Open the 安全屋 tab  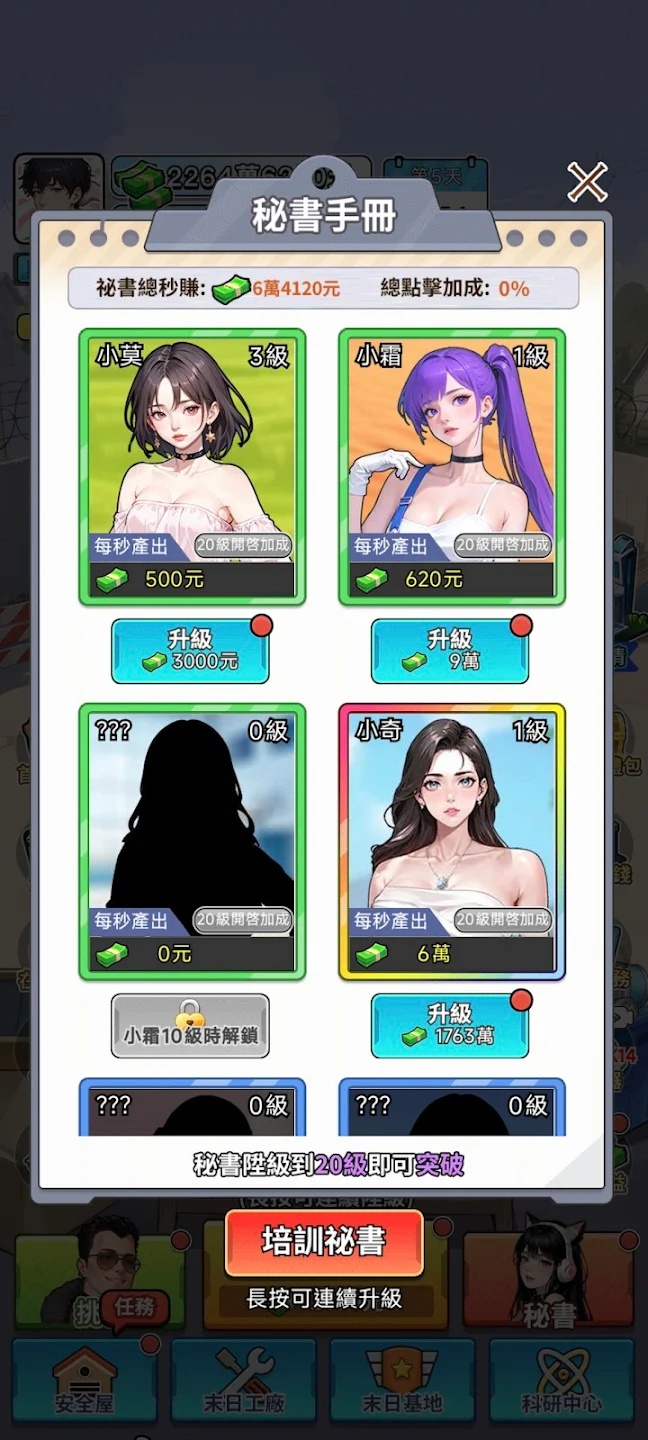(x=84, y=1382)
